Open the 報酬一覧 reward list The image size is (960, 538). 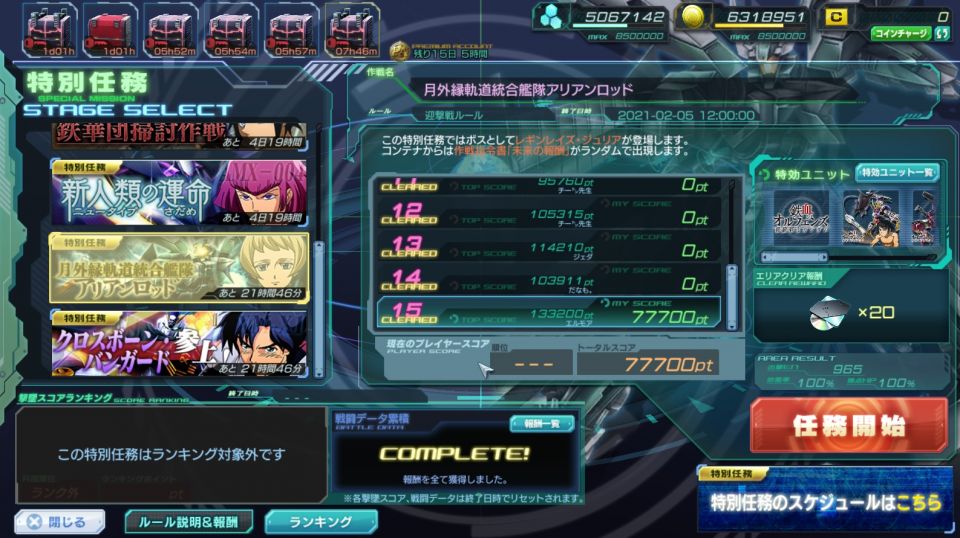[541, 423]
